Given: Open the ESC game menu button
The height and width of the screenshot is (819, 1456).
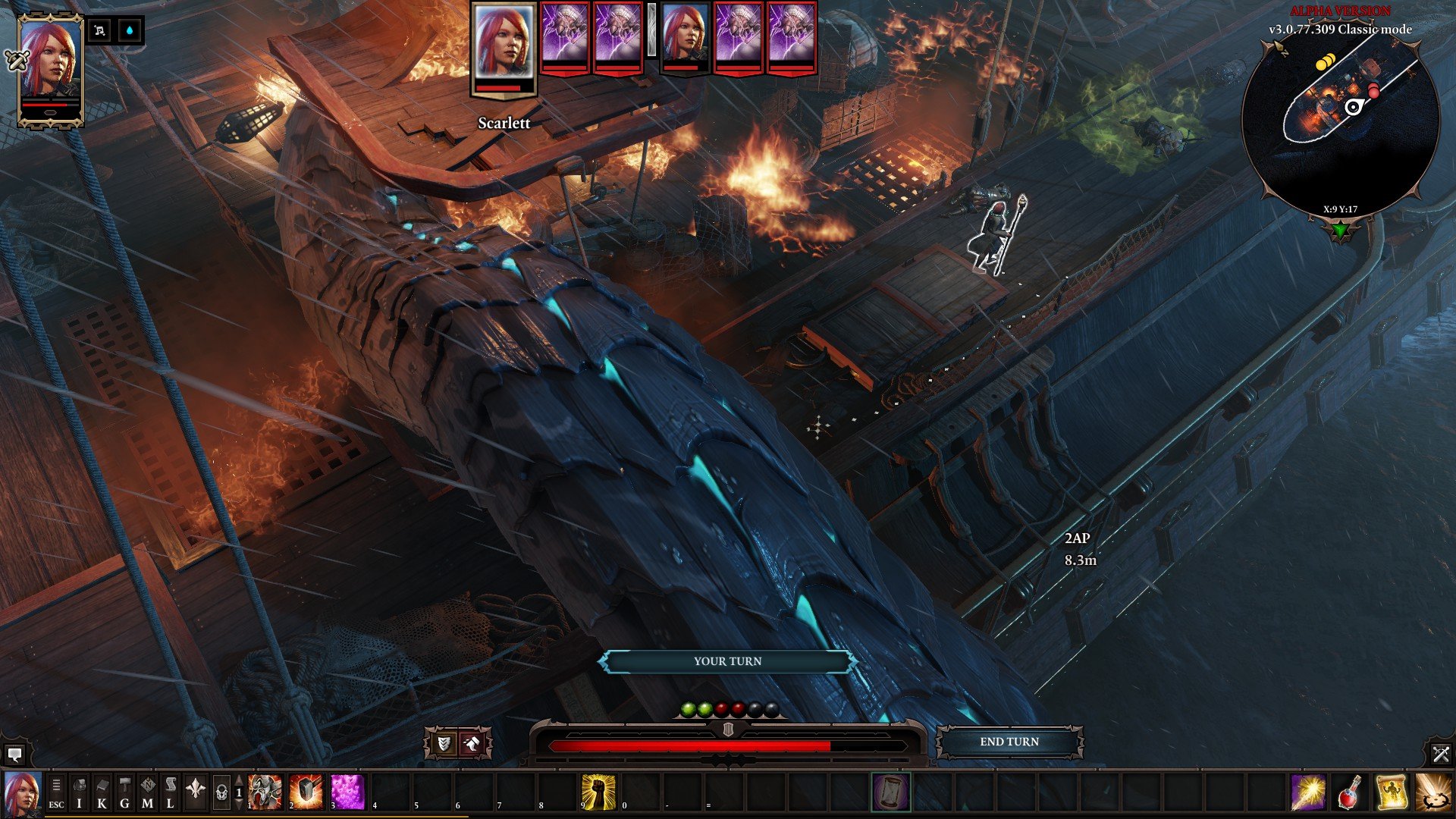Looking at the screenshot, I should [56, 793].
